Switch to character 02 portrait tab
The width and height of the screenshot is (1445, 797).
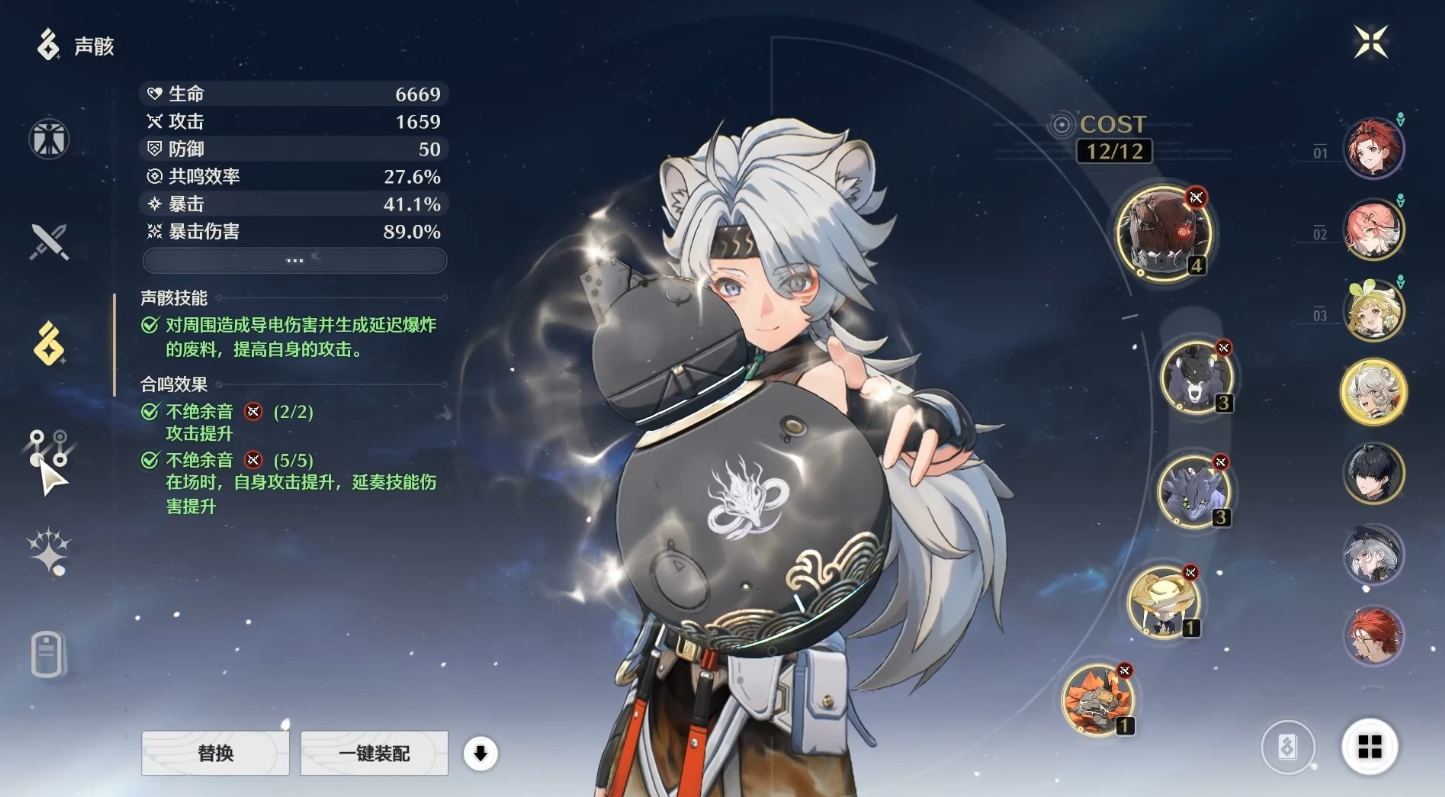(1373, 229)
